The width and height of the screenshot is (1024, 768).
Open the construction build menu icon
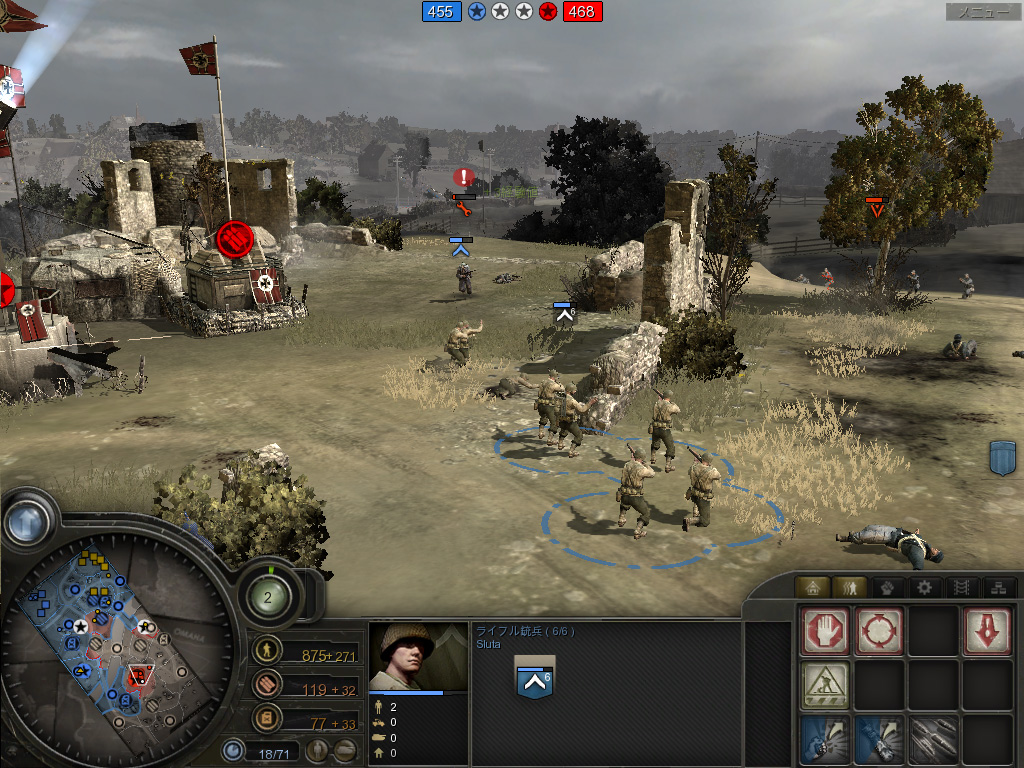(825, 685)
